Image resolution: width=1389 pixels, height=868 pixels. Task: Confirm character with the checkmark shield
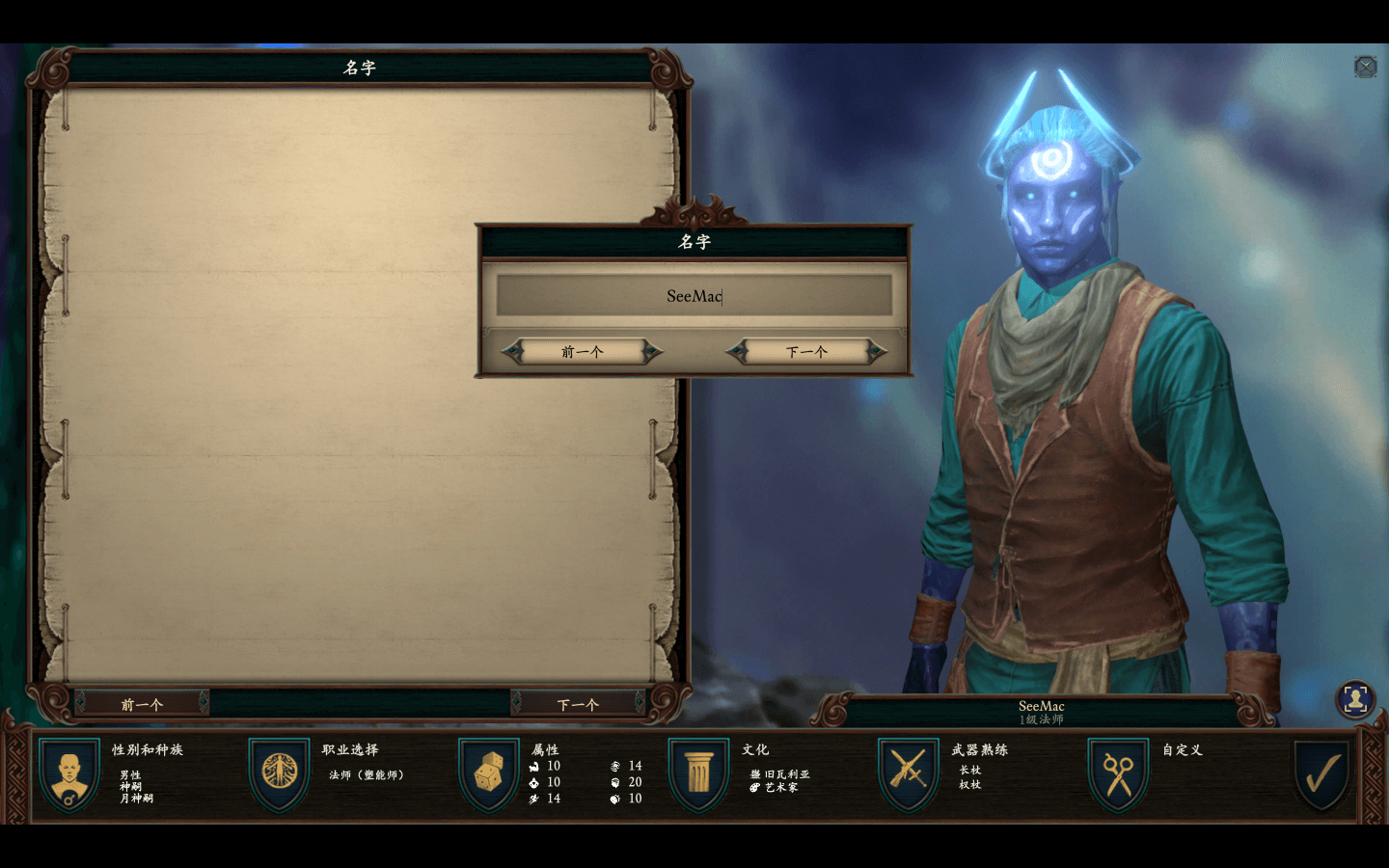[x=1322, y=773]
